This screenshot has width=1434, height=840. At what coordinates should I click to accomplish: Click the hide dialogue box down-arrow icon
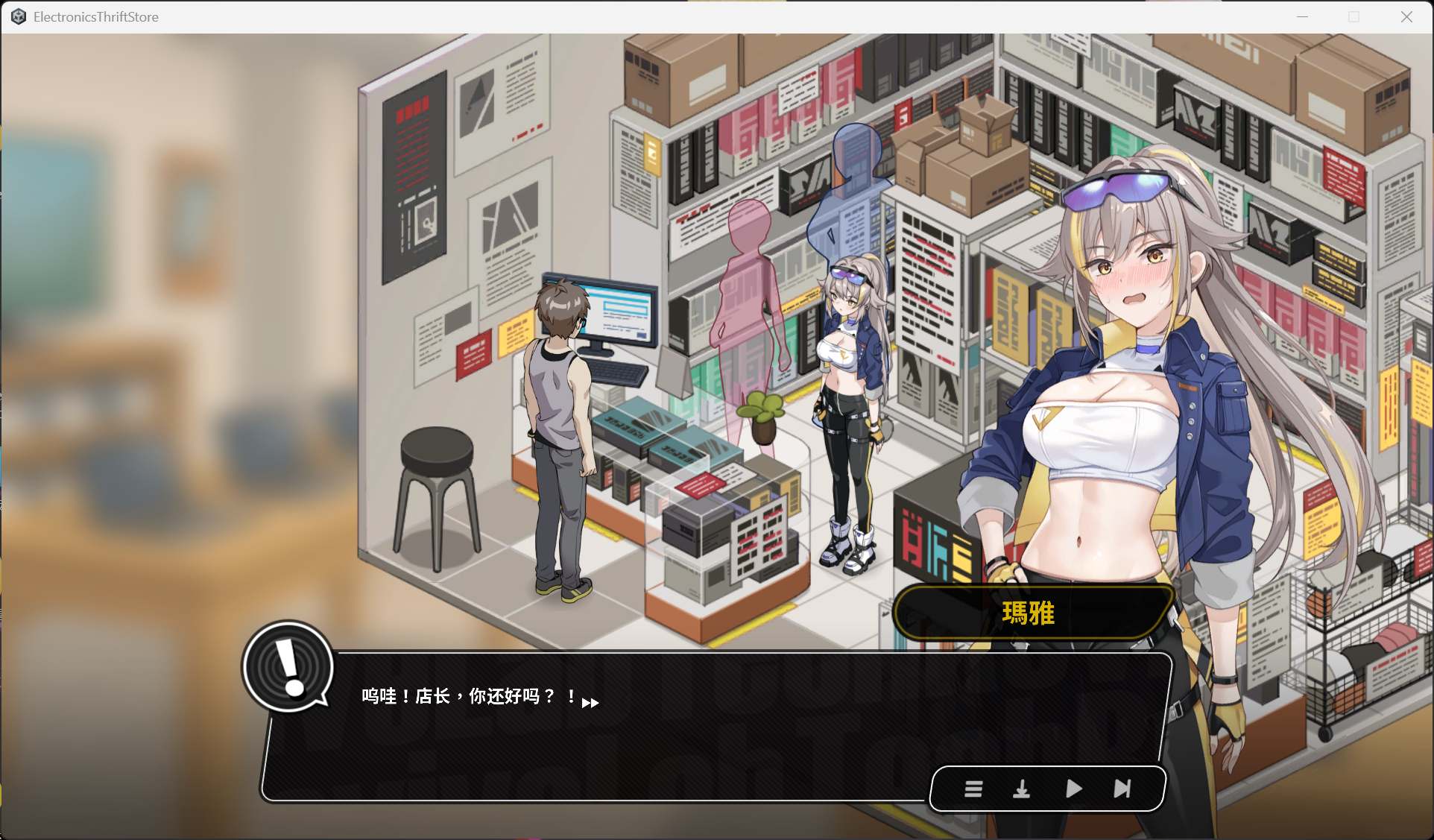pos(1021,789)
